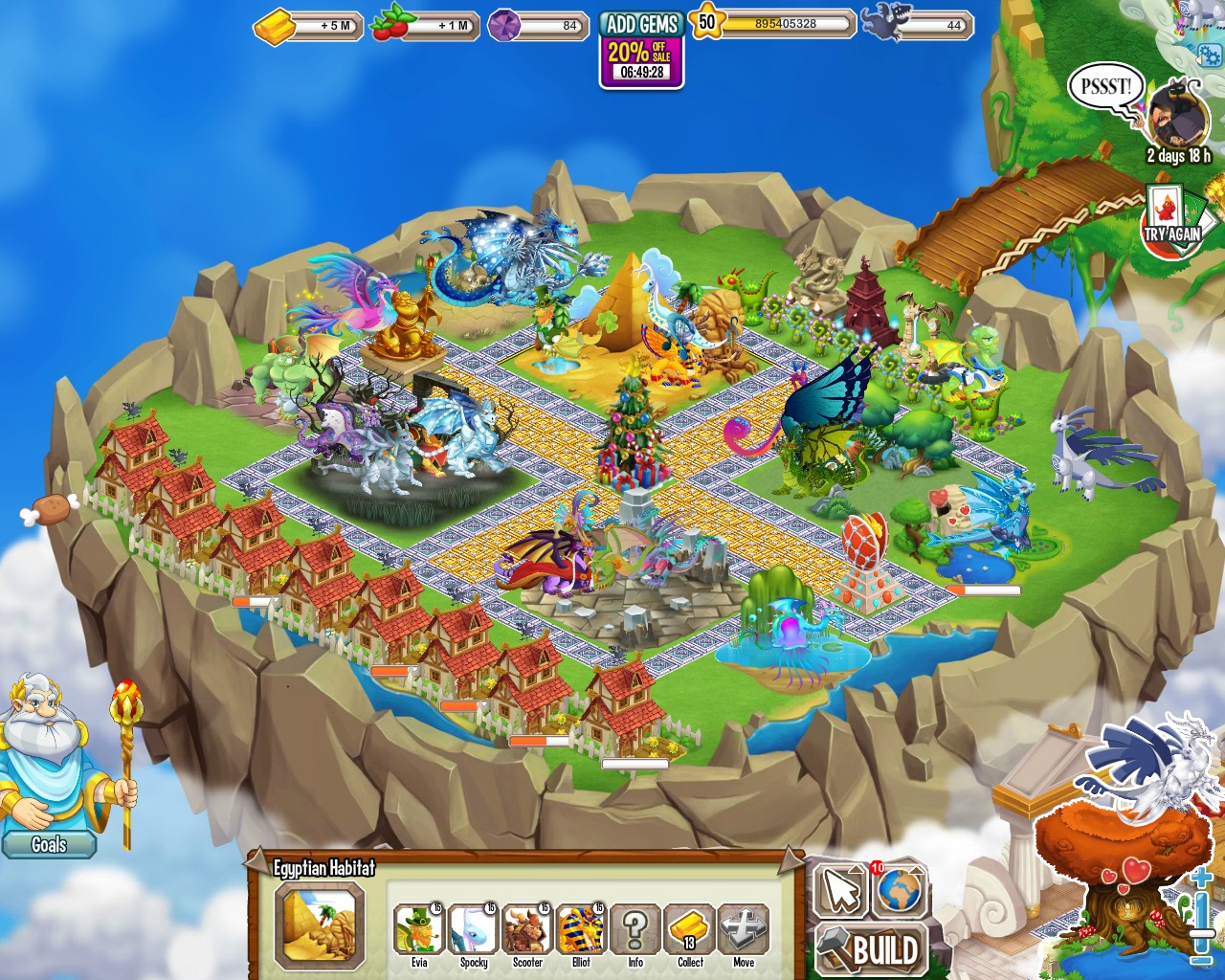Select Evia the dragon portrait
The width and height of the screenshot is (1225, 980).
(x=419, y=928)
